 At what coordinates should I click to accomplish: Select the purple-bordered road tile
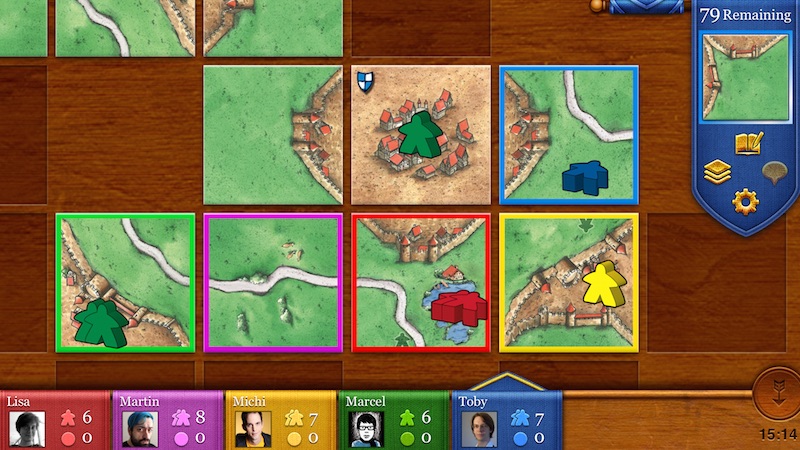(x=273, y=282)
